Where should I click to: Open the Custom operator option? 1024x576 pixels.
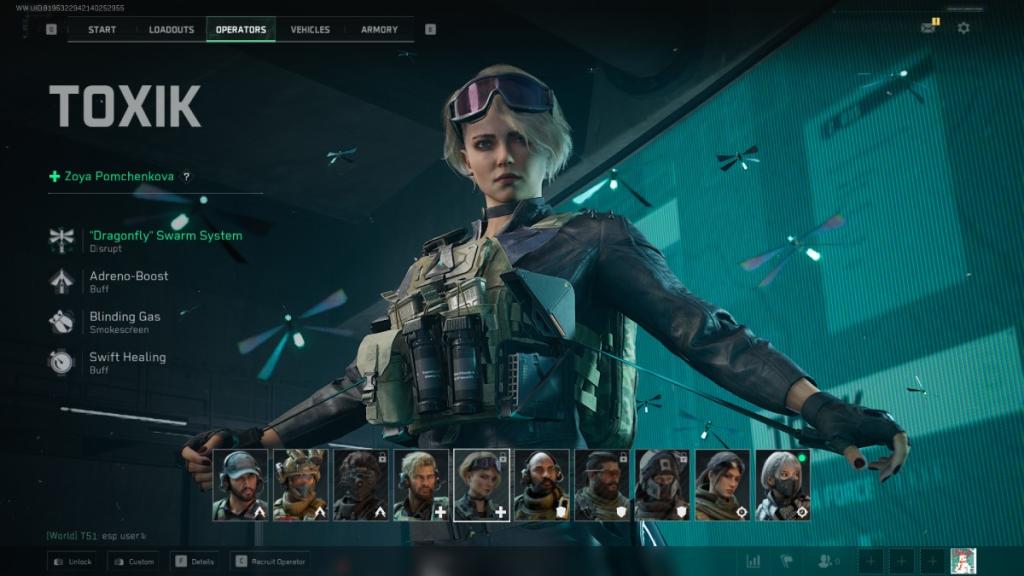point(133,561)
